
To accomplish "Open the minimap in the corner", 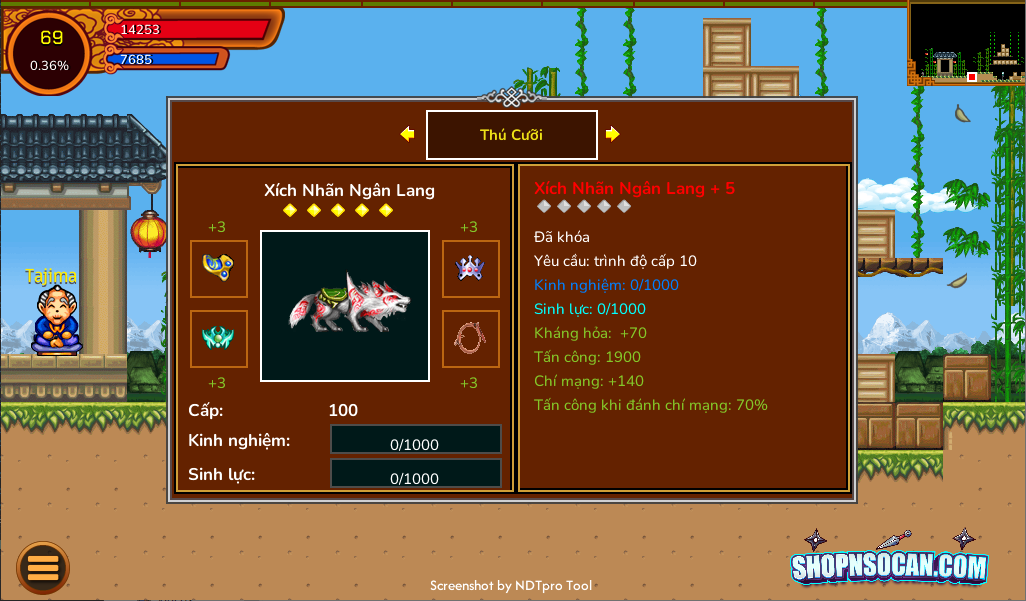I will (x=965, y=43).
